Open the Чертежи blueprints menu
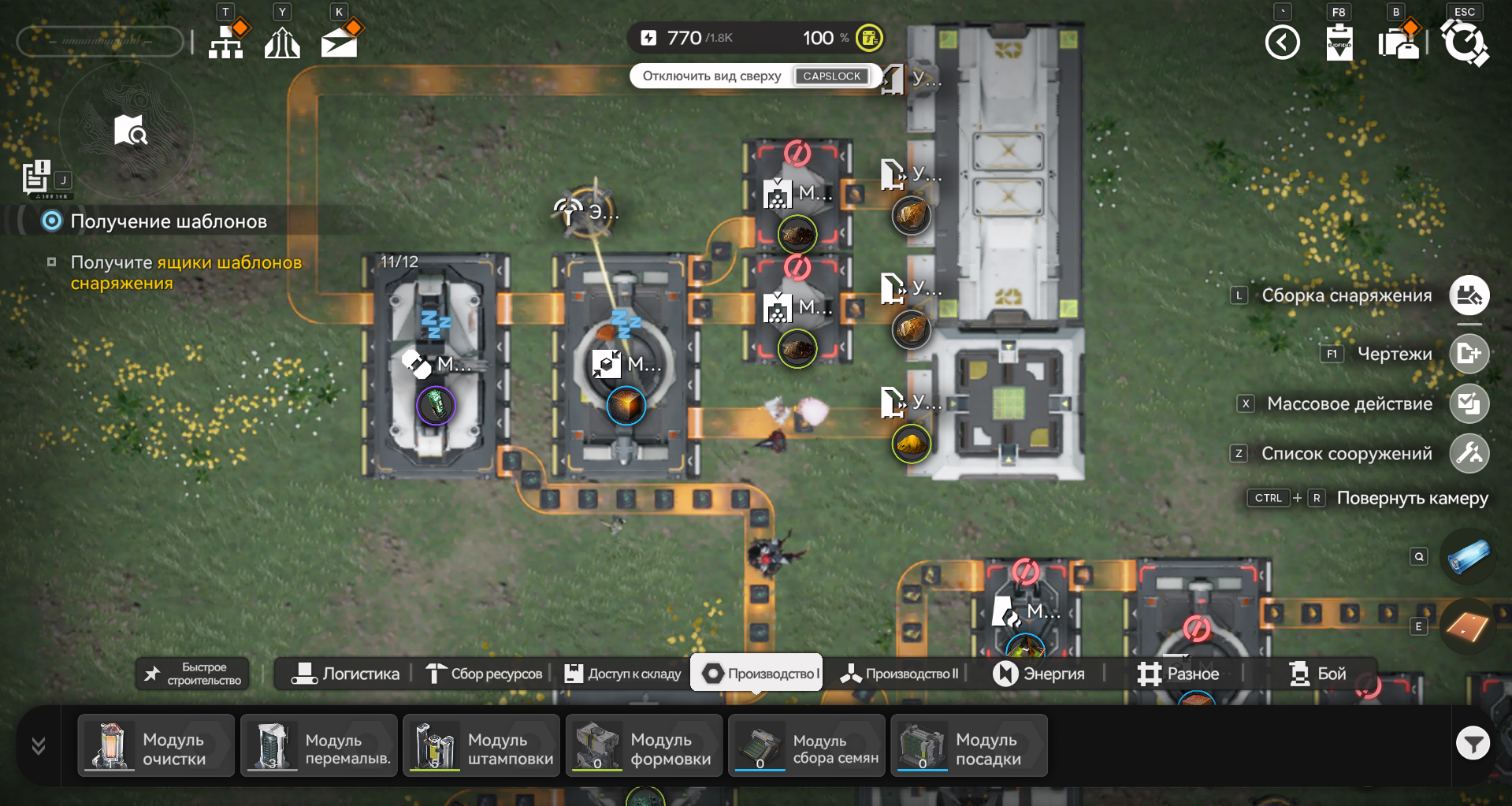Viewport: 1512px width, 806px height. point(1469,354)
